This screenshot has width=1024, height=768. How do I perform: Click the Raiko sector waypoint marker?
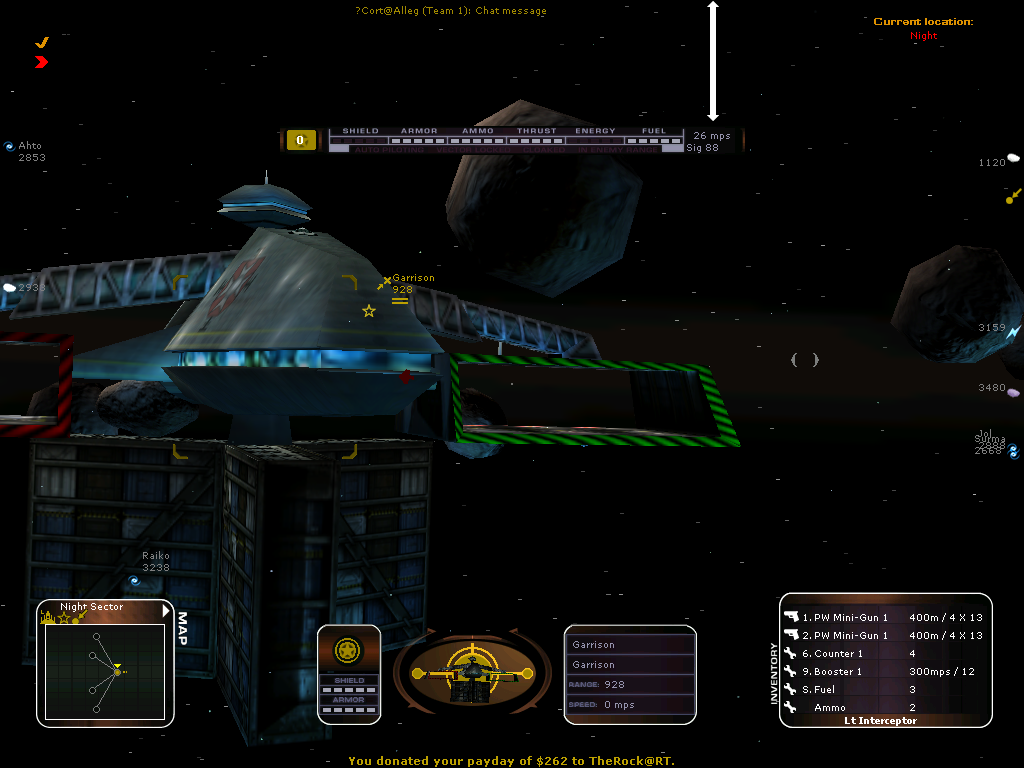pyautogui.click(x=155, y=556)
